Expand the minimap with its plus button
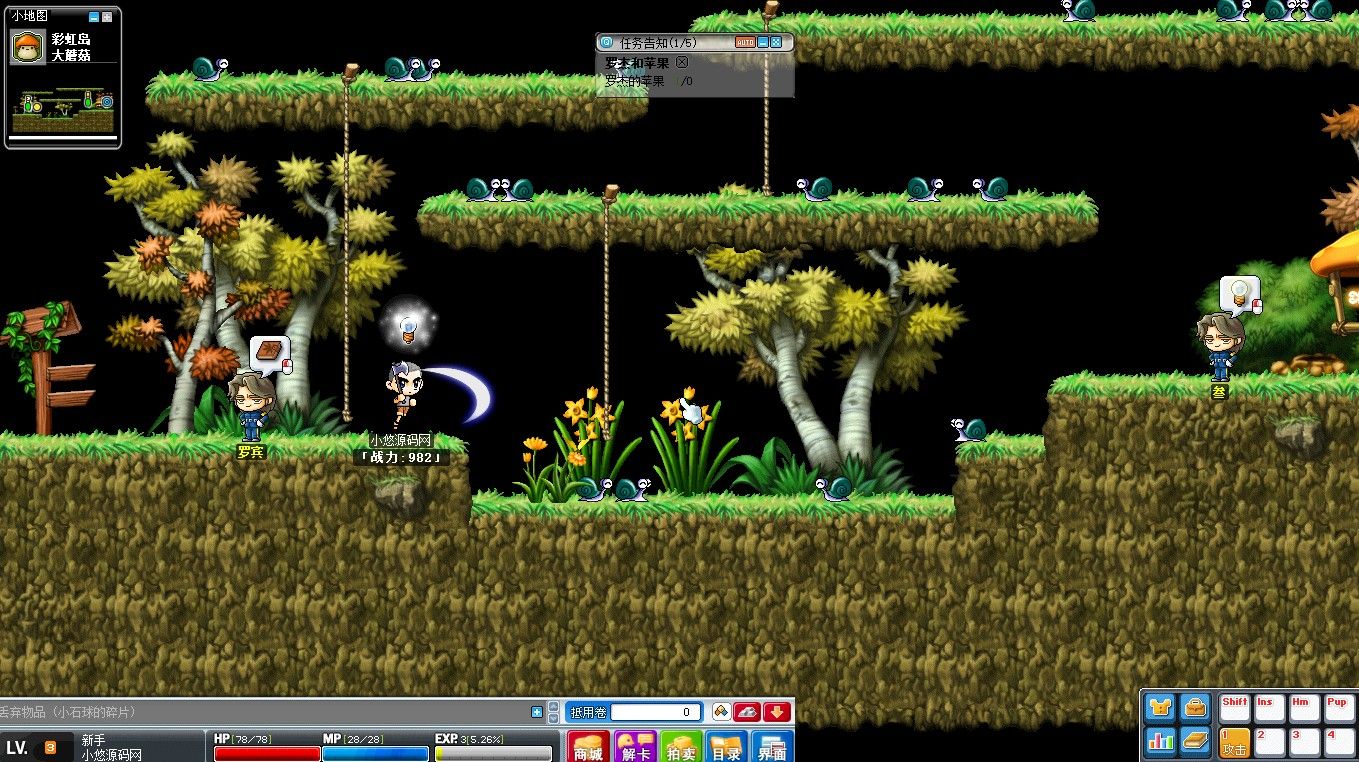This screenshot has width=1359, height=762. pyautogui.click(x=107, y=17)
